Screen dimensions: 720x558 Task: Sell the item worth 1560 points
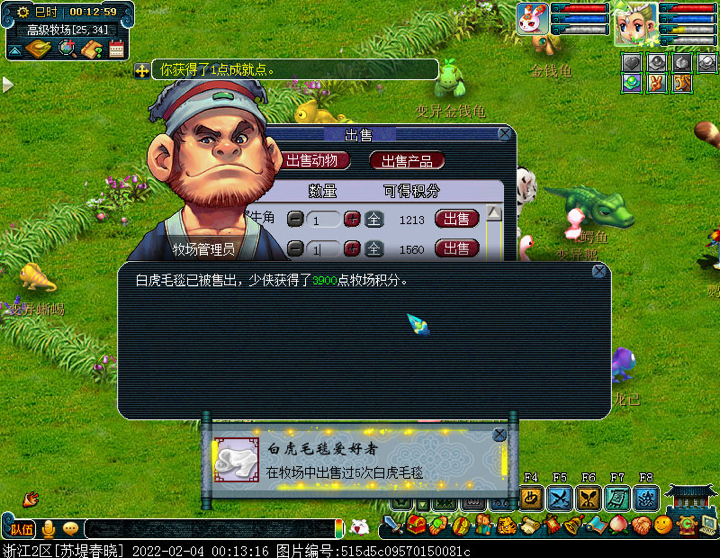click(456, 248)
